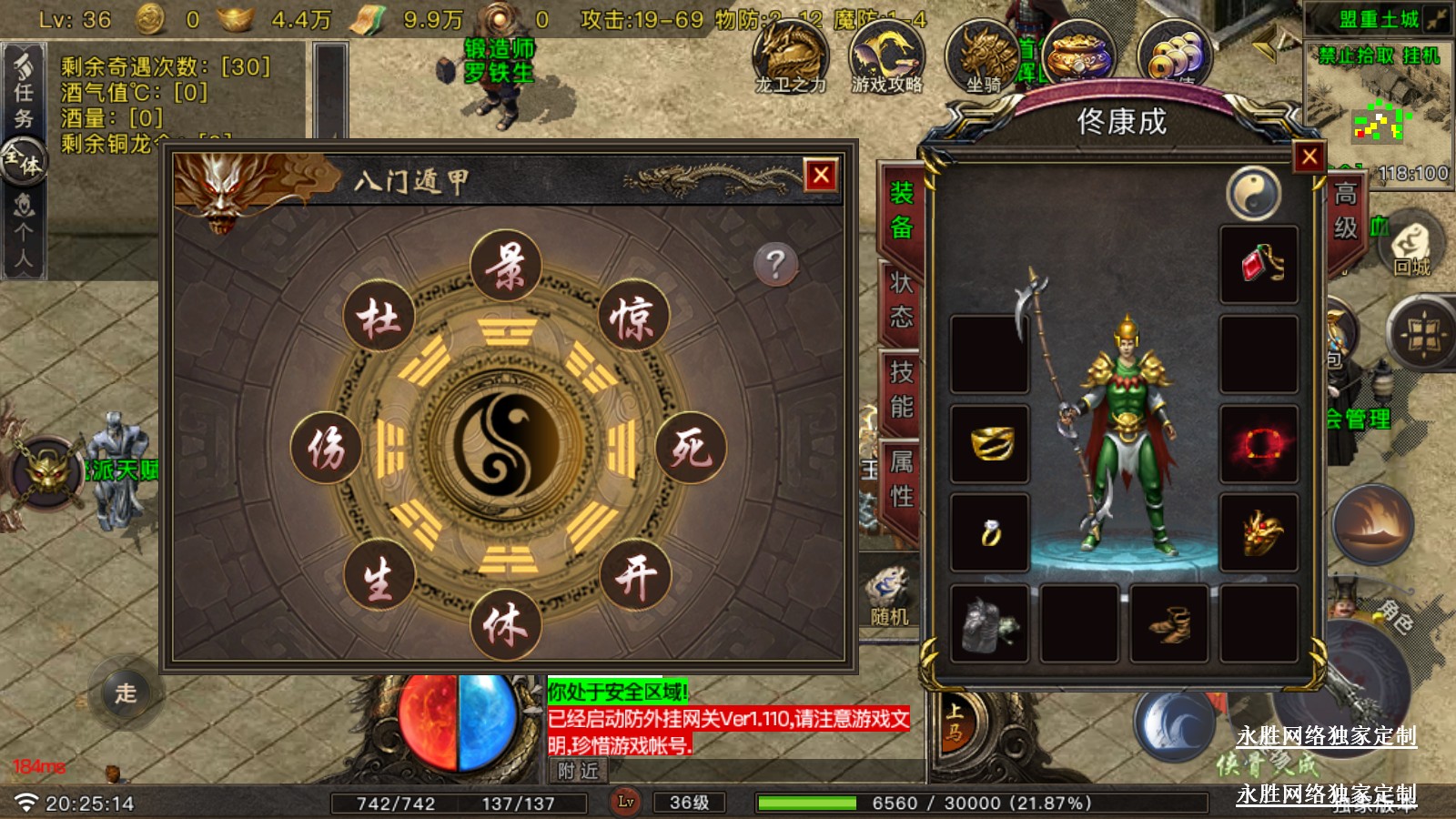Tap the 走 walk toggle button
The width and height of the screenshot is (1456, 819).
(126, 693)
